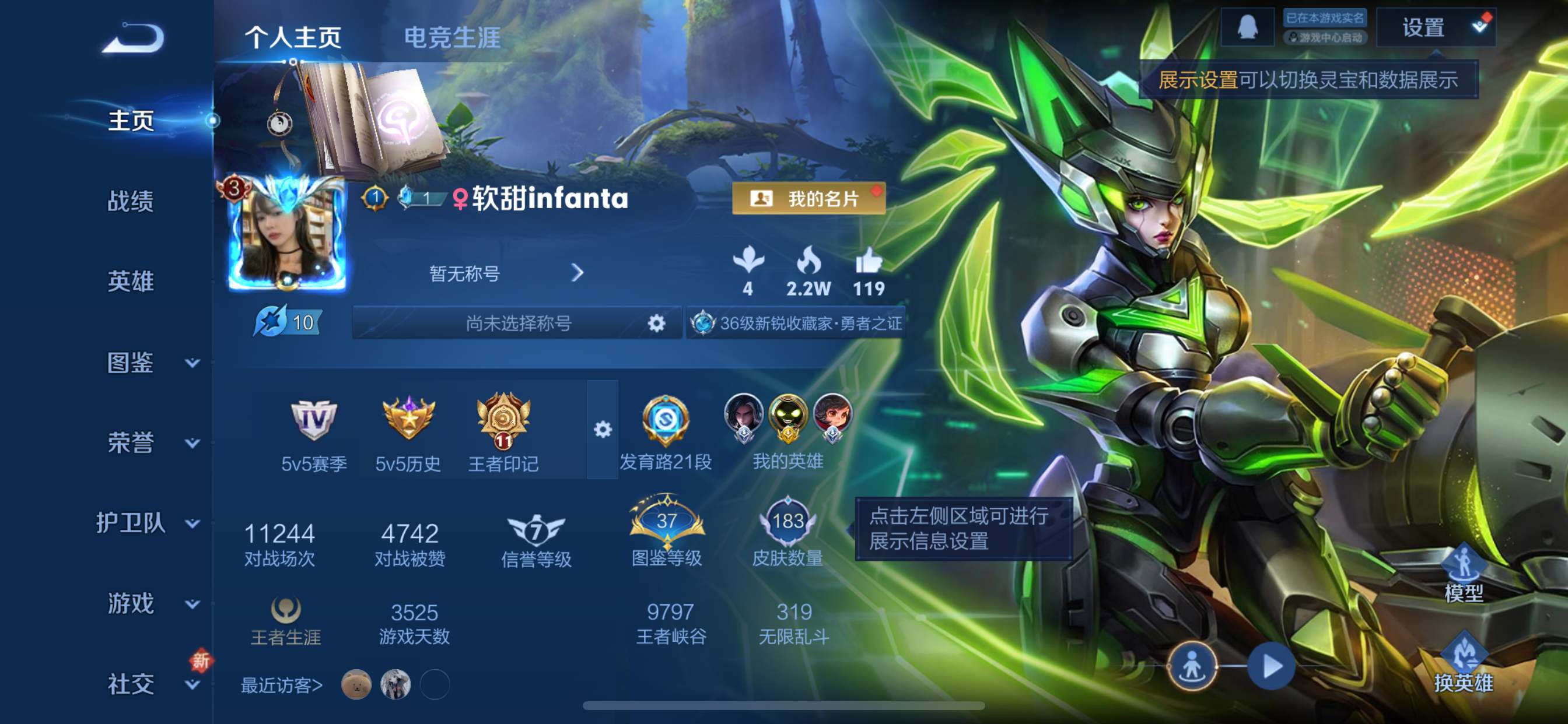This screenshot has height=724, width=1568.
Task: Open 我的名片 card button
Action: (808, 198)
